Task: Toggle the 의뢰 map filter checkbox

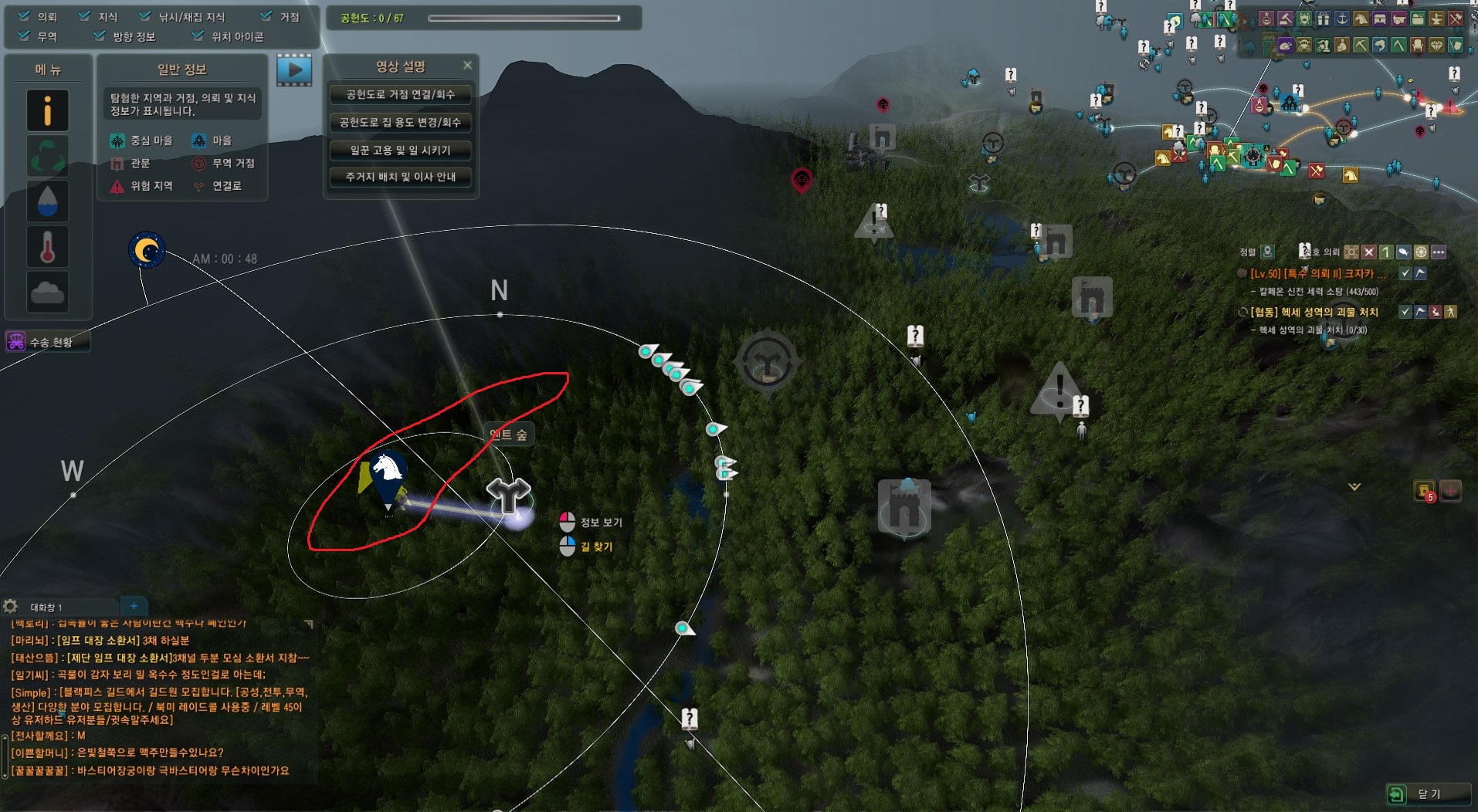Action: tap(24, 16)
